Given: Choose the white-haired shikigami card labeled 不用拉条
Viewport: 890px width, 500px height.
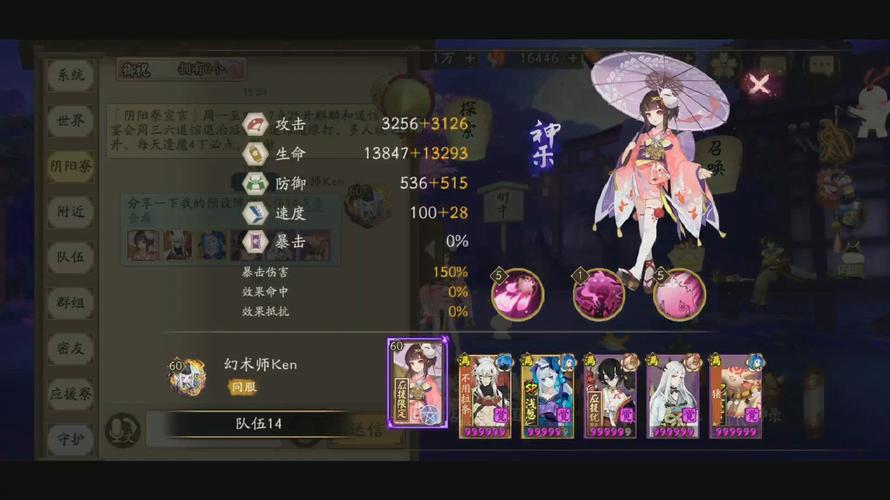Looking at the screenshot, I should click(x=484, y=396).
